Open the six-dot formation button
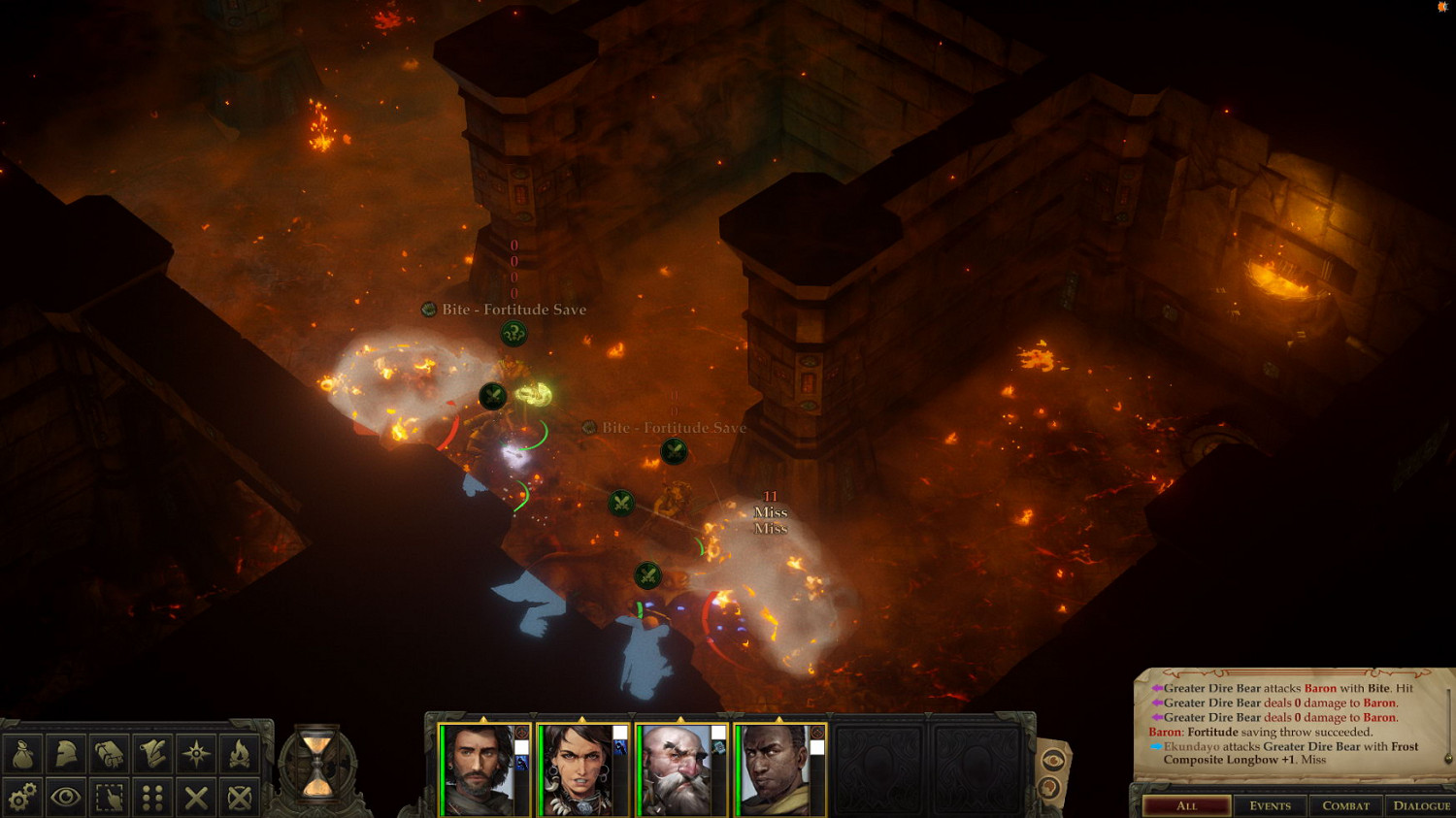 (152, 798)
